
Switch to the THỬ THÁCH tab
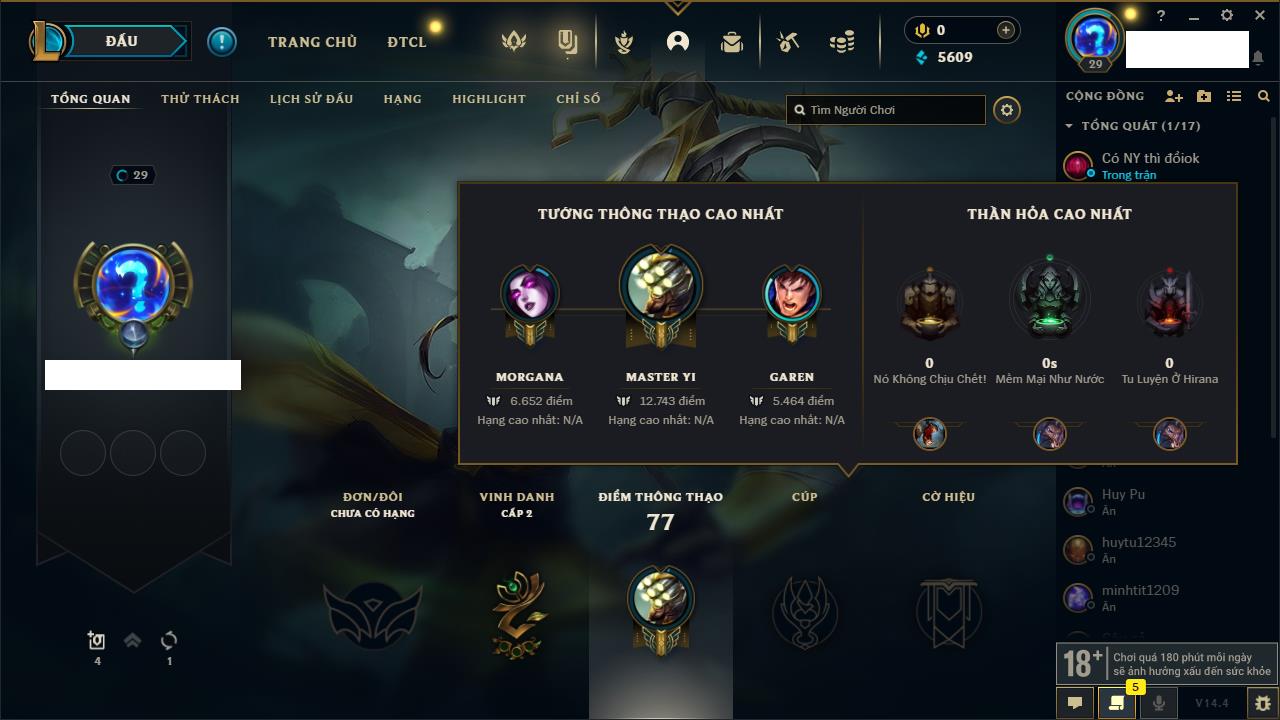pos(200,99)
